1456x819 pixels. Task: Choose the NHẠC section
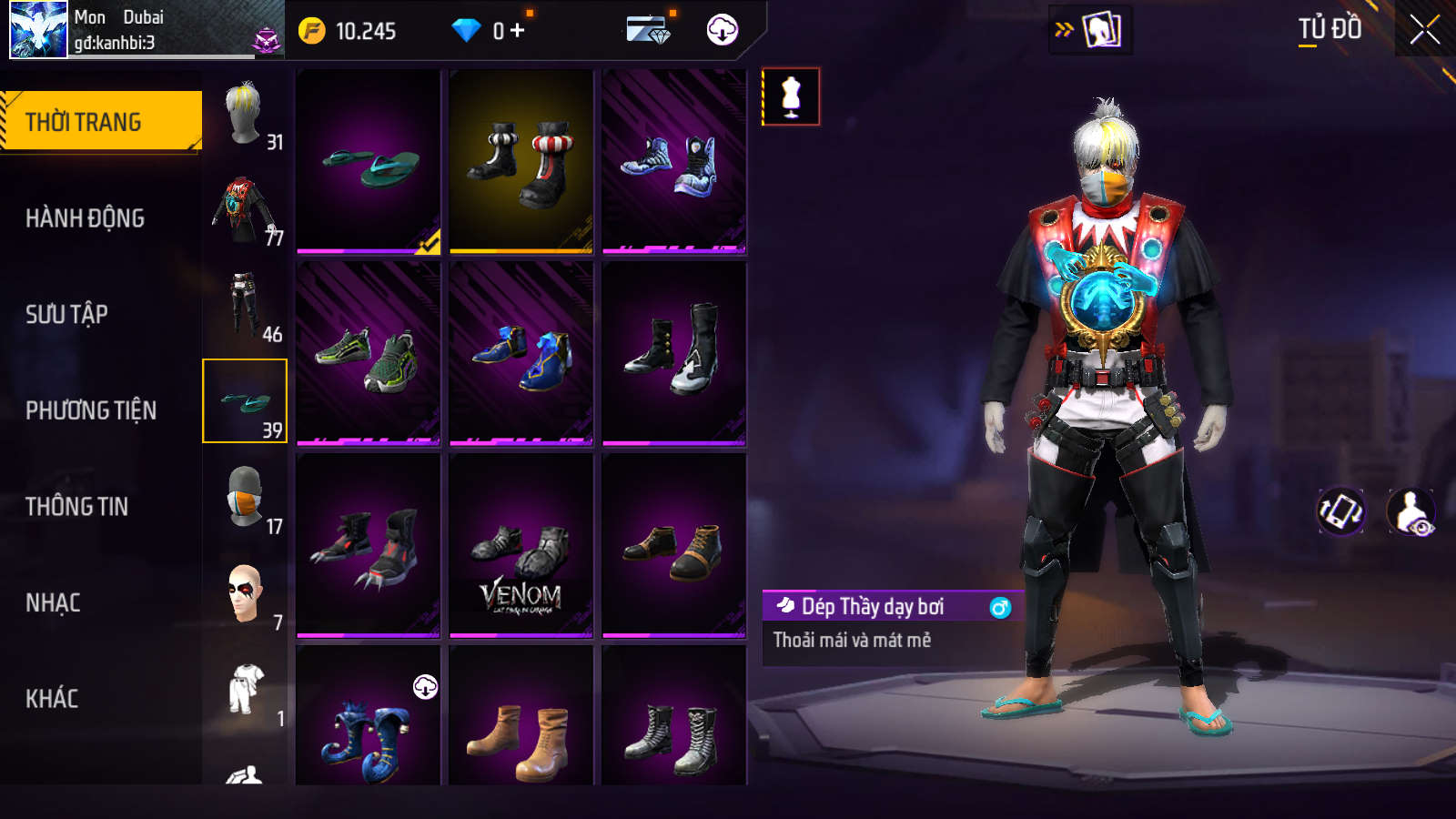(x=53, y=602)
